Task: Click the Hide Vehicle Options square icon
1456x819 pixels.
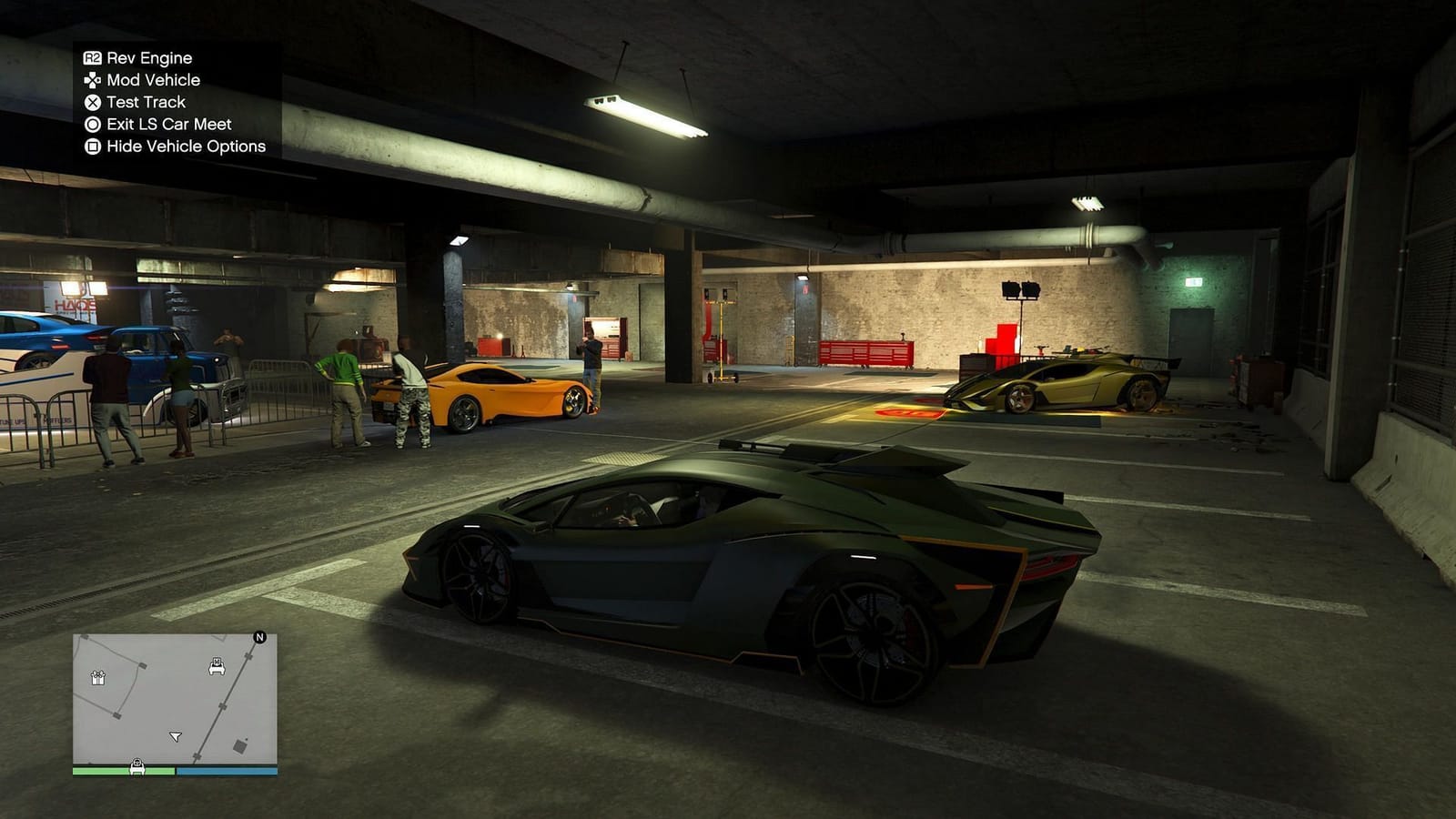Action: [x=91, y=147]
